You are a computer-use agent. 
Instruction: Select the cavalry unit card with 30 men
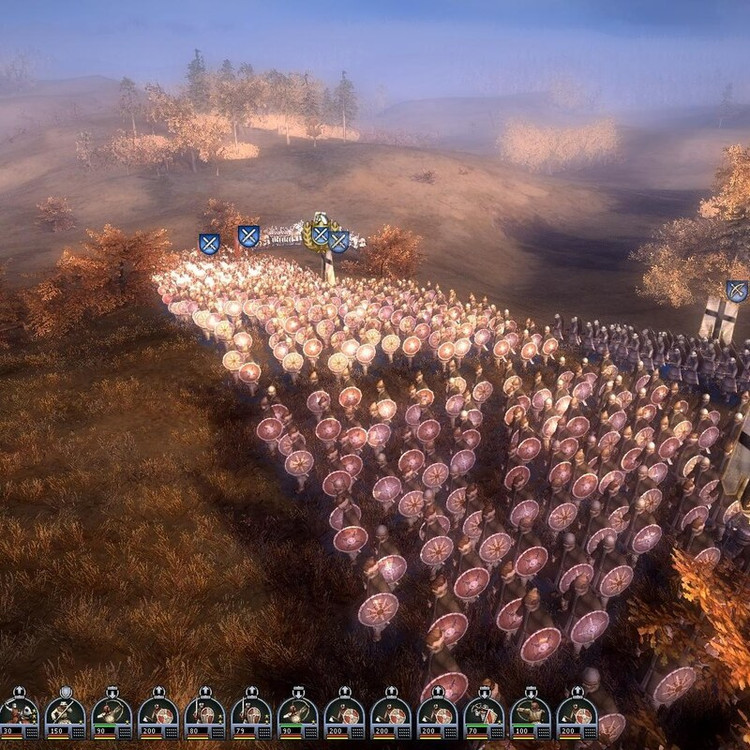point(18,714)
